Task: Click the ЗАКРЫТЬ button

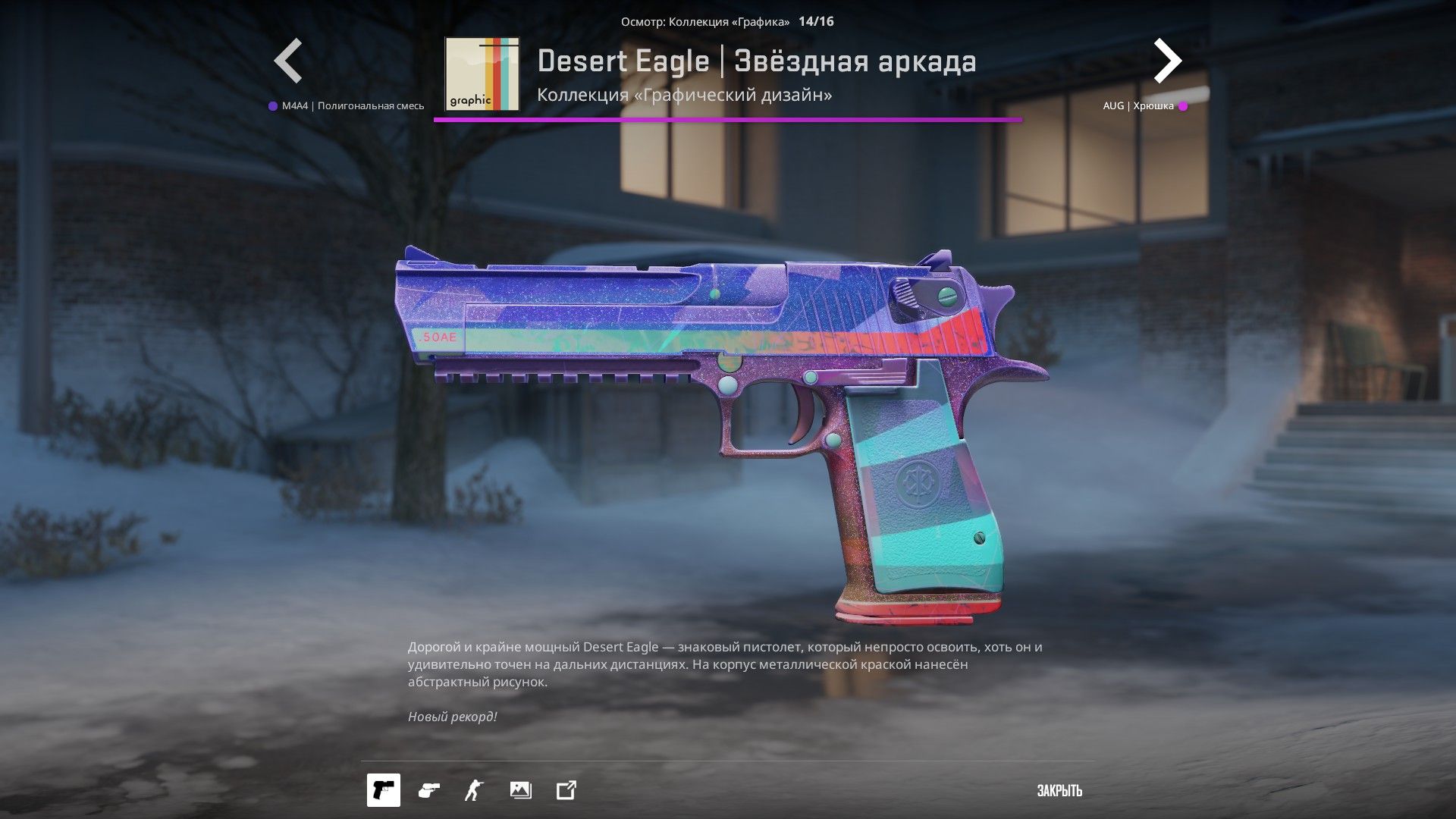Action: pyautogui.click(x=1059, y=790)
